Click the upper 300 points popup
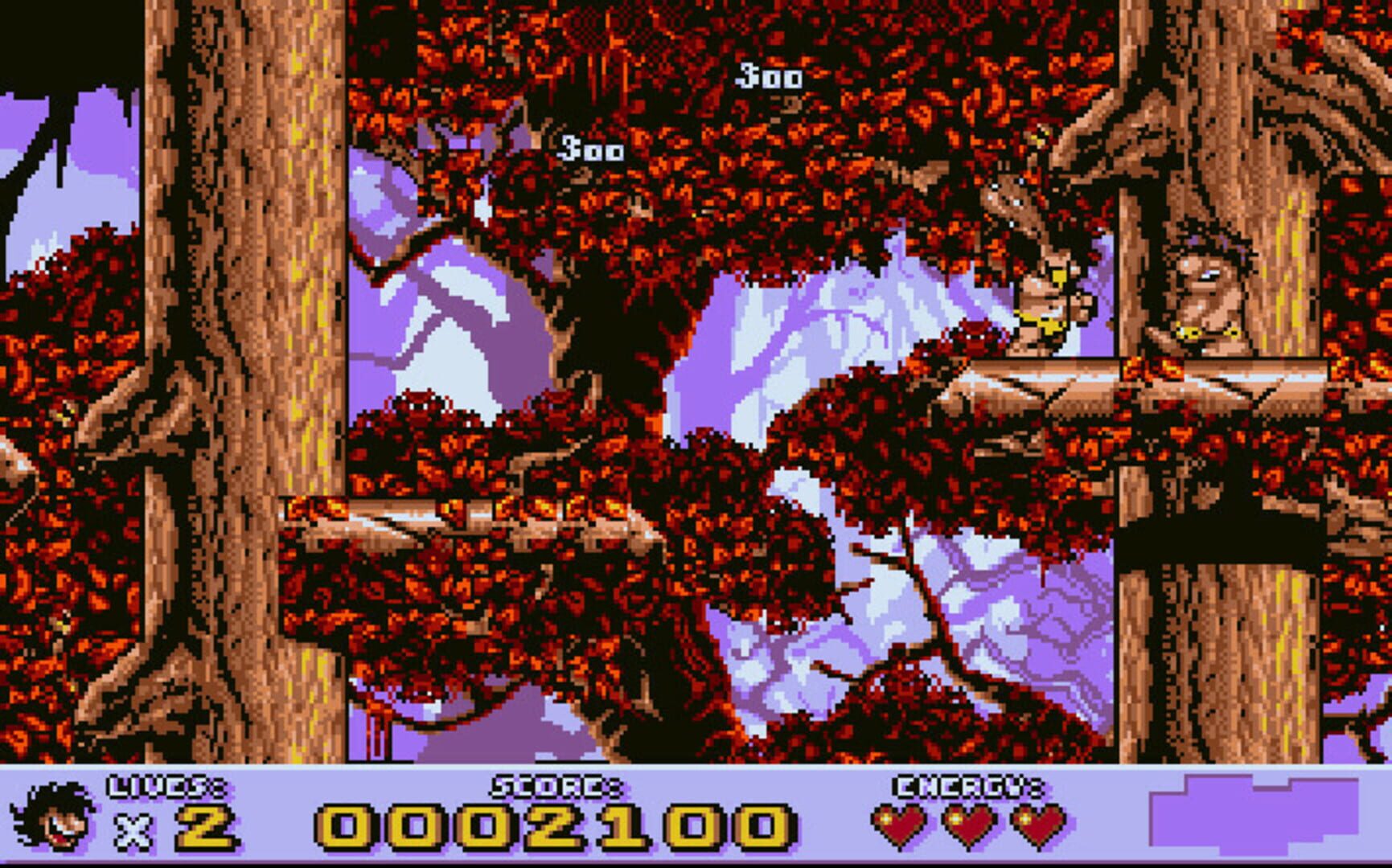 tap(768, 76)
